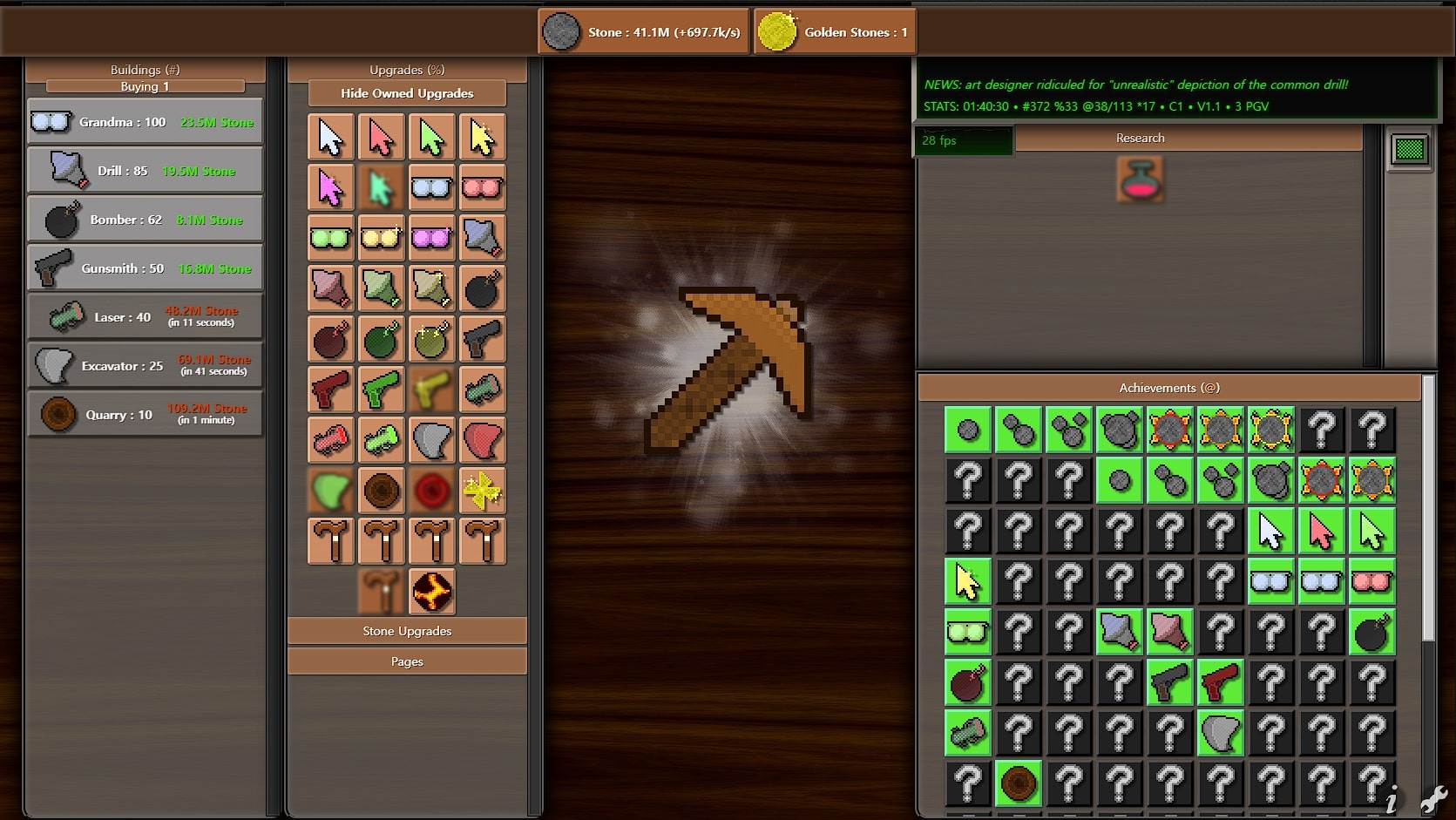Select the lava rock upgrade icon
Image resolution: width=1456 pixels, height=820 pixels.
[432, 592]
